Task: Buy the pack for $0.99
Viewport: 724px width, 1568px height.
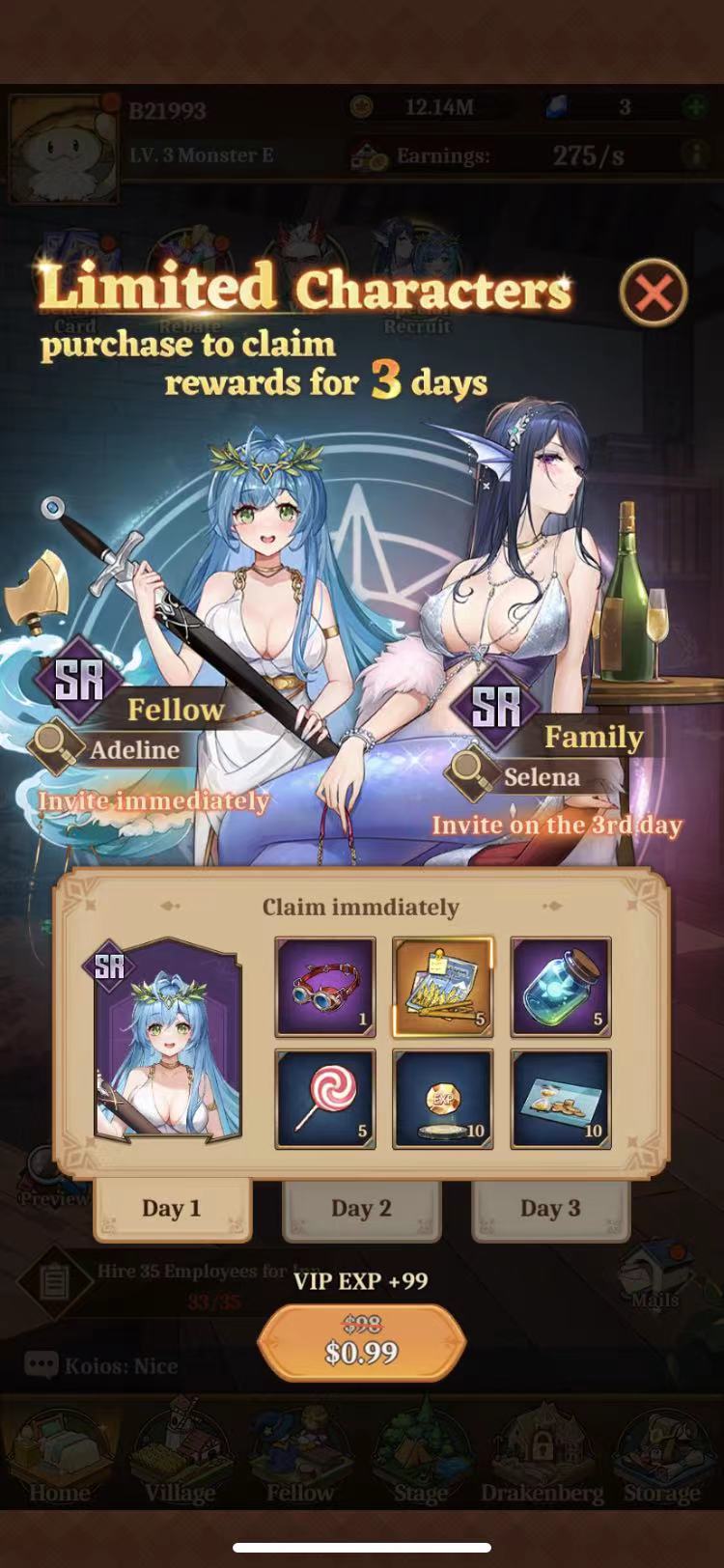Action: [x=361, y=1342]
